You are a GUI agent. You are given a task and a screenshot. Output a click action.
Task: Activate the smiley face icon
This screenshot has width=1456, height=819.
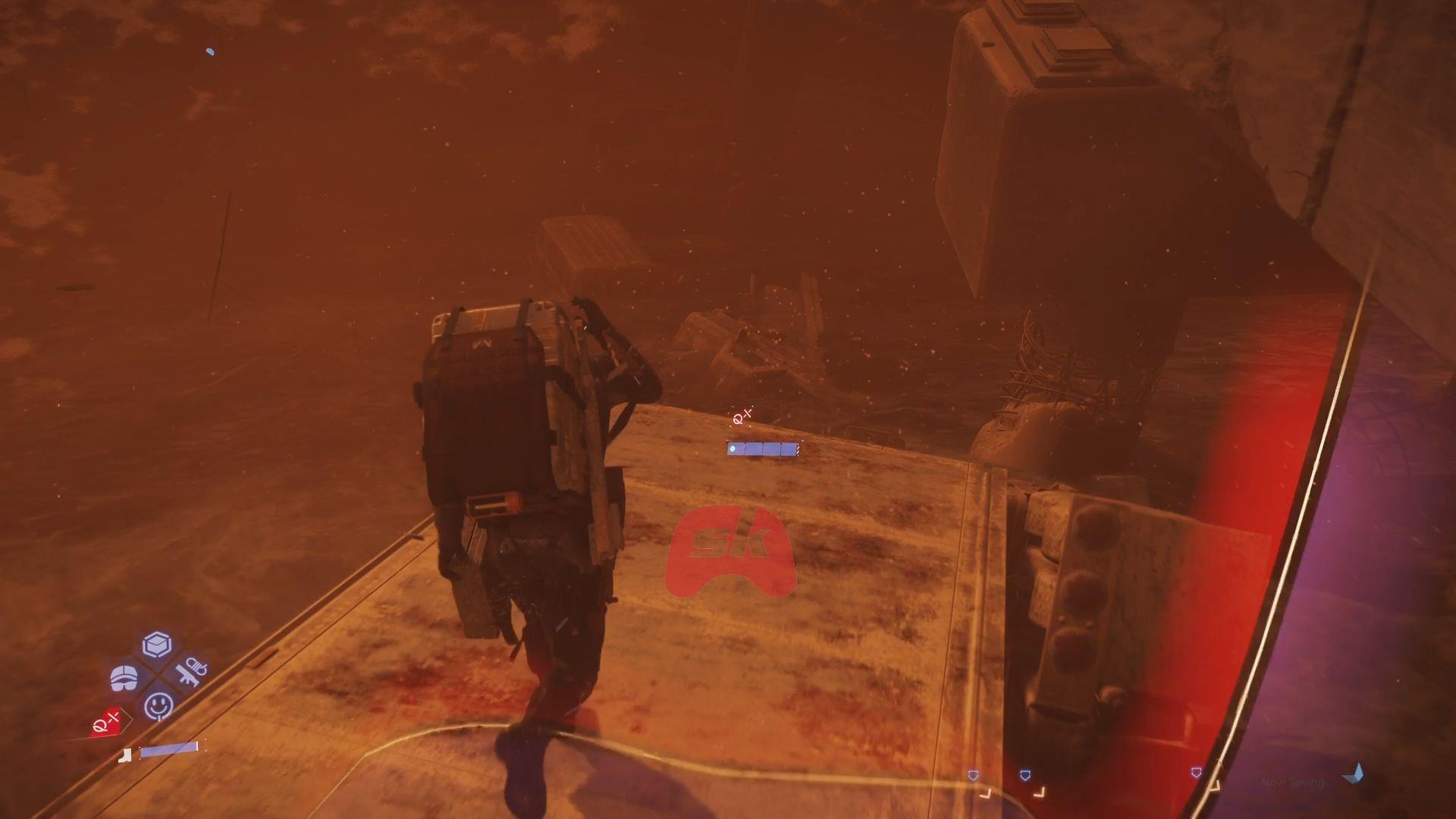pyautogui.click(x=158, y=706)
